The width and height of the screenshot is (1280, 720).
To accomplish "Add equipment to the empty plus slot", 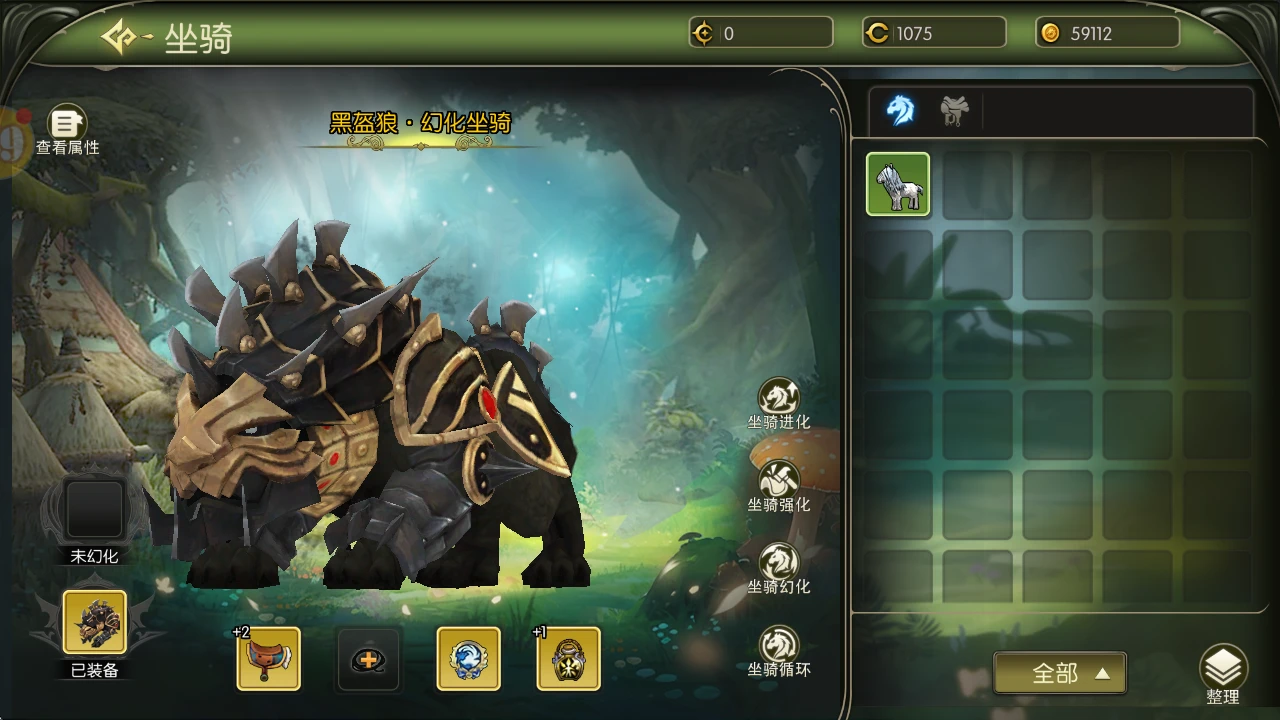I will [368, 659].
